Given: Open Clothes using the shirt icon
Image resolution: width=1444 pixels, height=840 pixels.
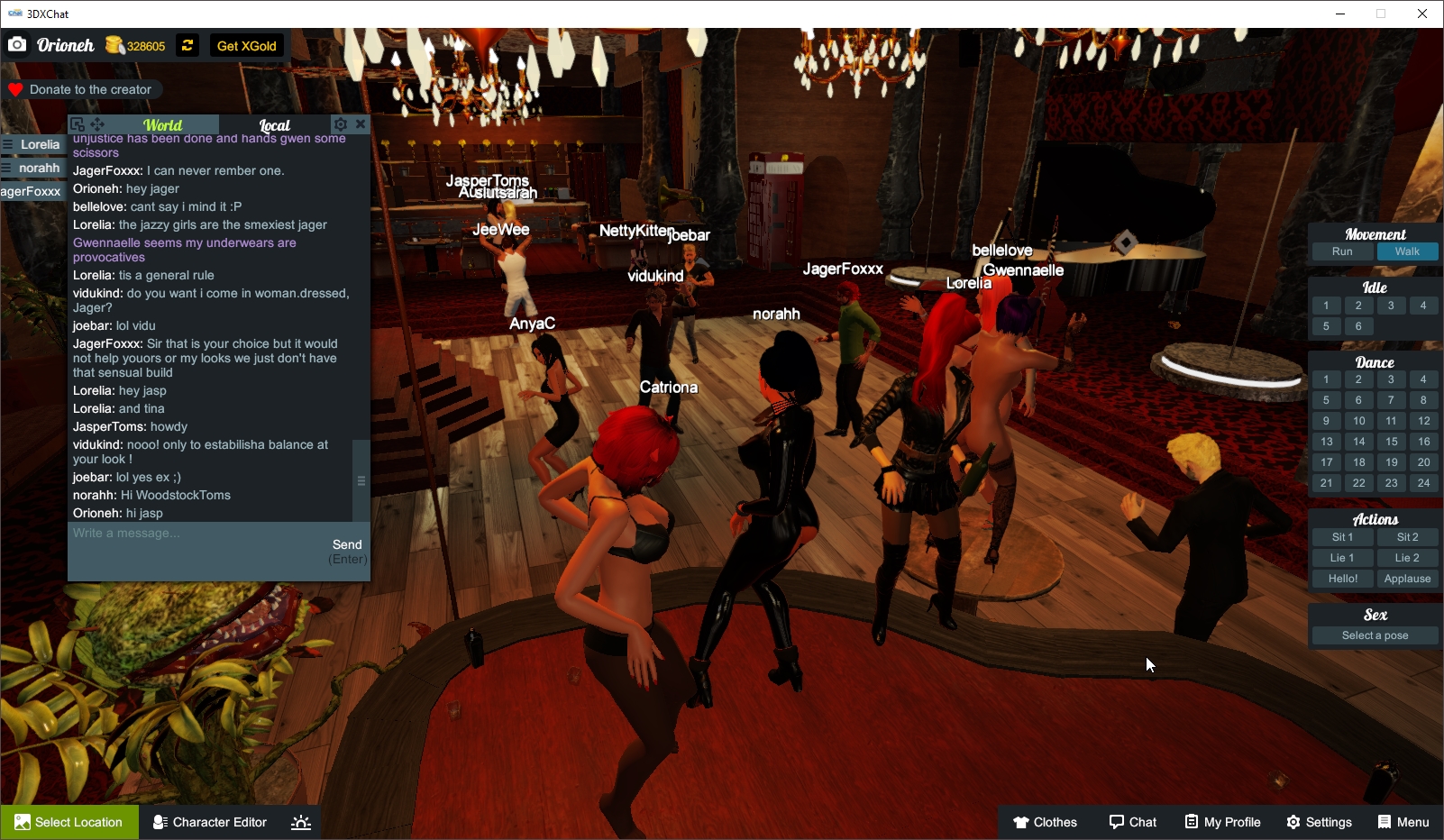Looking at the screenshot, I should coord(1022,822).
